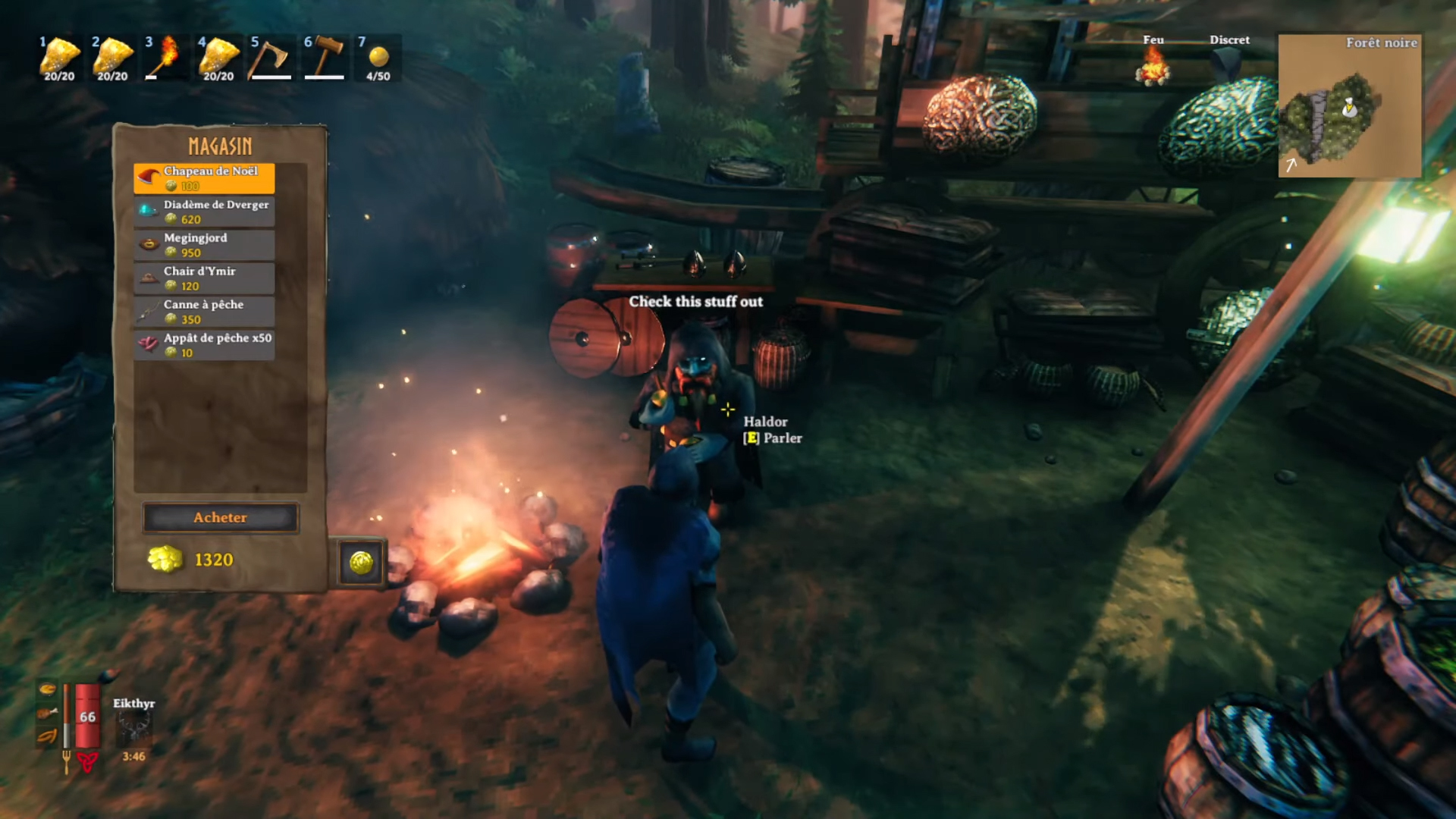This screenshot has width=1456, height=819.
Task: Click the Eikthyr power icon
Action: pyautogui.click(x=133, y=730)
